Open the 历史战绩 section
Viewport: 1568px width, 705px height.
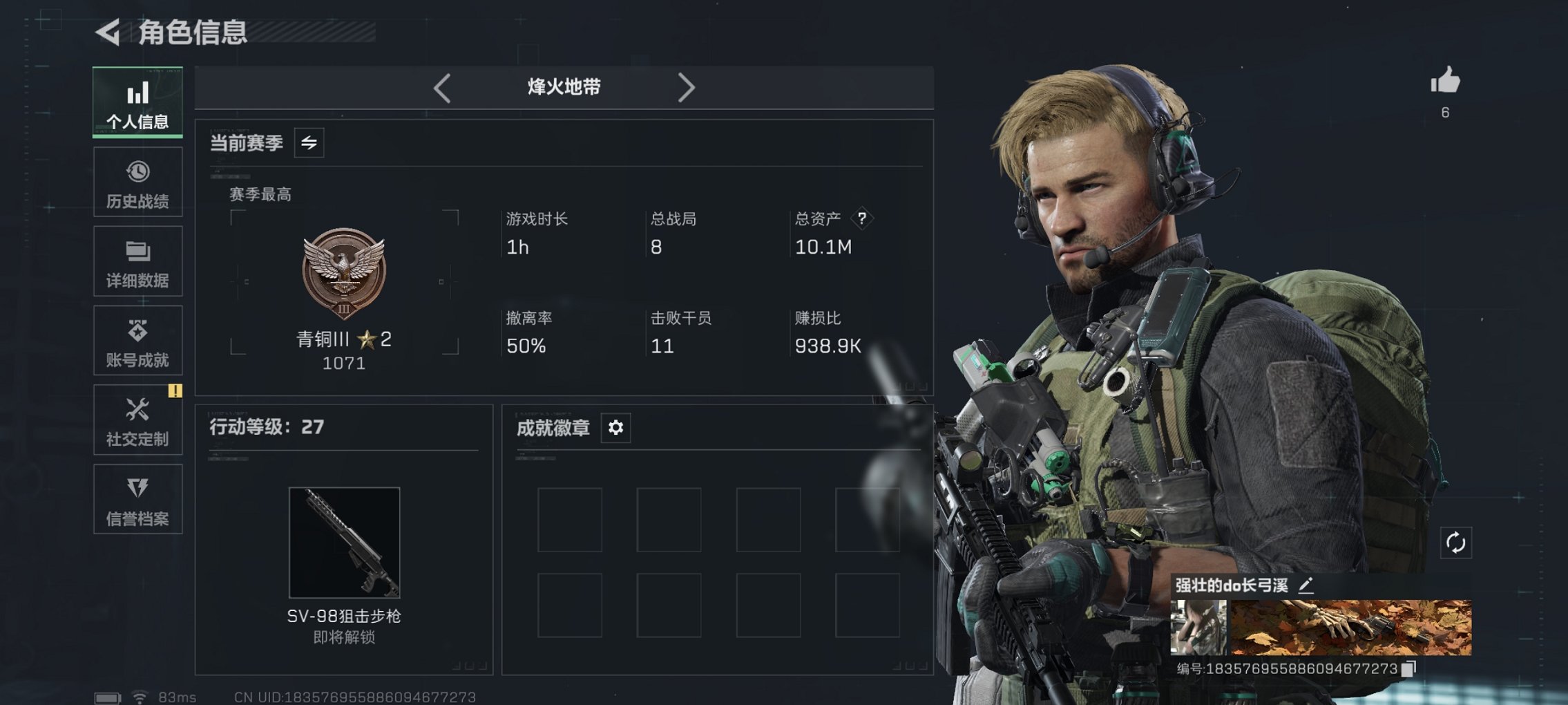pyautogui.click(x=137, y=182)
